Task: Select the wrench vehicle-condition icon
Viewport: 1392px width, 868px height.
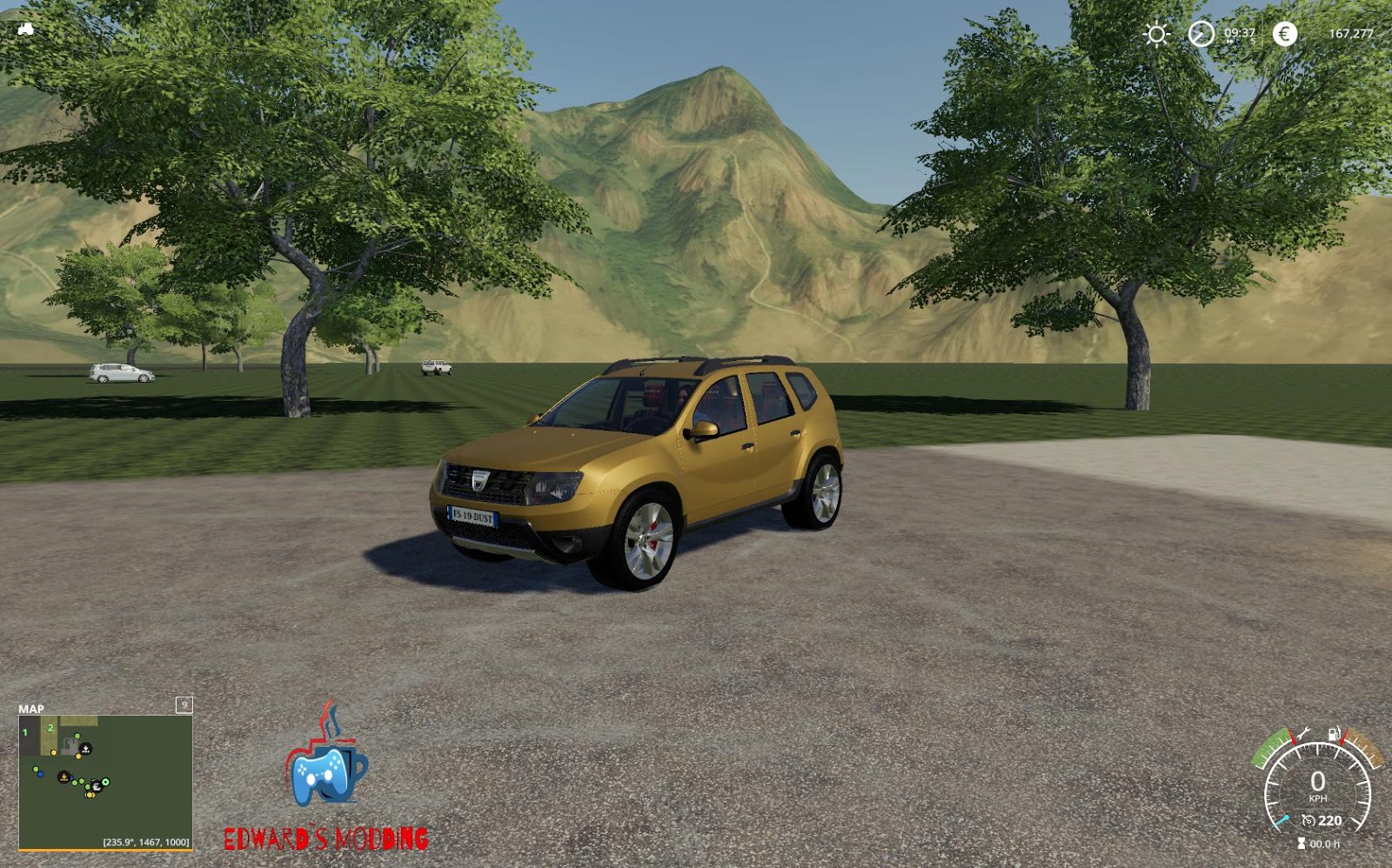Action: [x=1305, y=733]
